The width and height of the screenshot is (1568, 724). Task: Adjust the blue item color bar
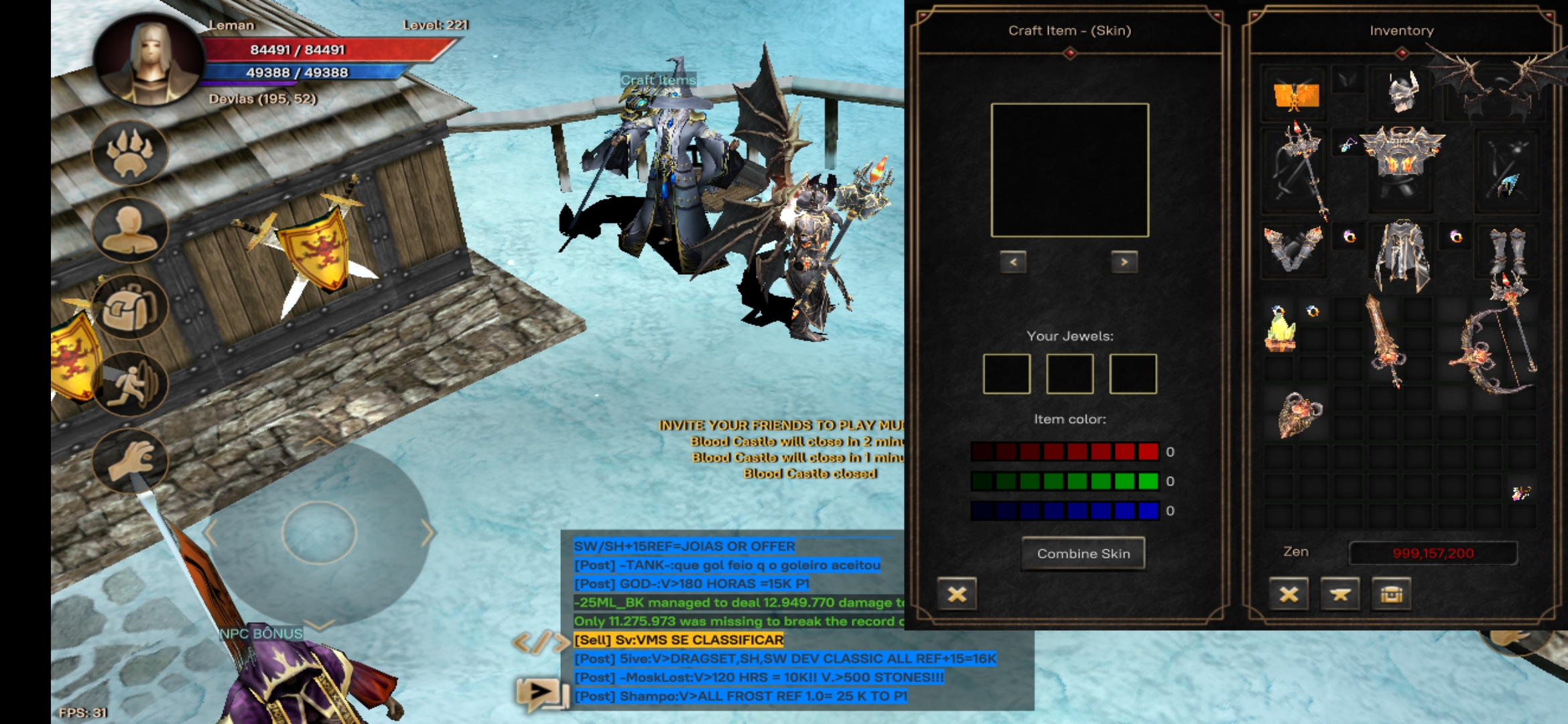coord(1065,510)
